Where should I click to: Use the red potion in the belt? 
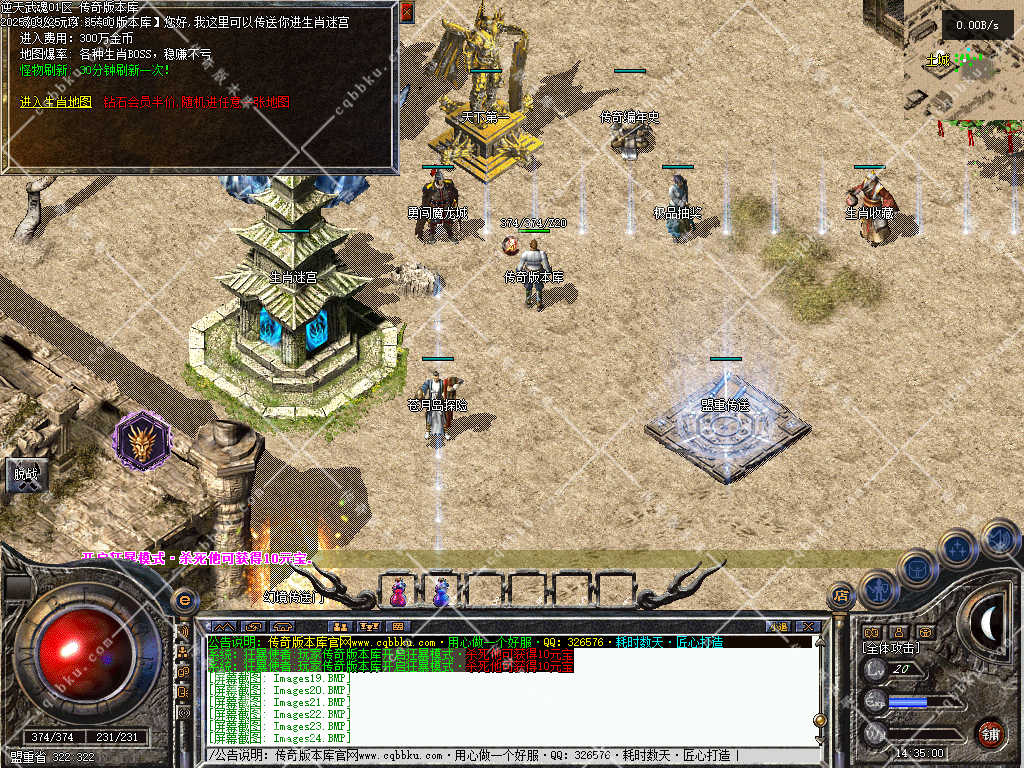point(399,594)
